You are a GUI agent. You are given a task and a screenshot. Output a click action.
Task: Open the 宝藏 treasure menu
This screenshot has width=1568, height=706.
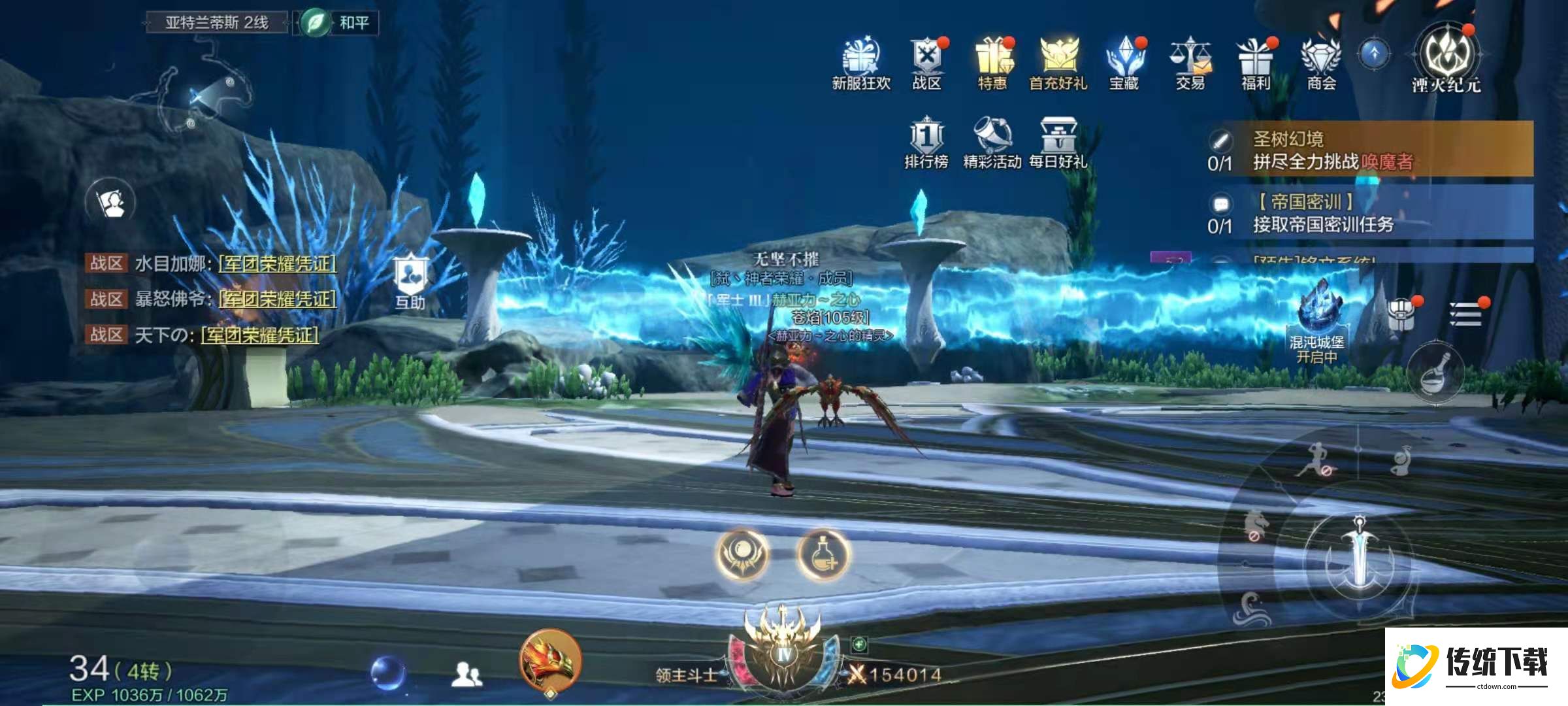point(1124,61)
